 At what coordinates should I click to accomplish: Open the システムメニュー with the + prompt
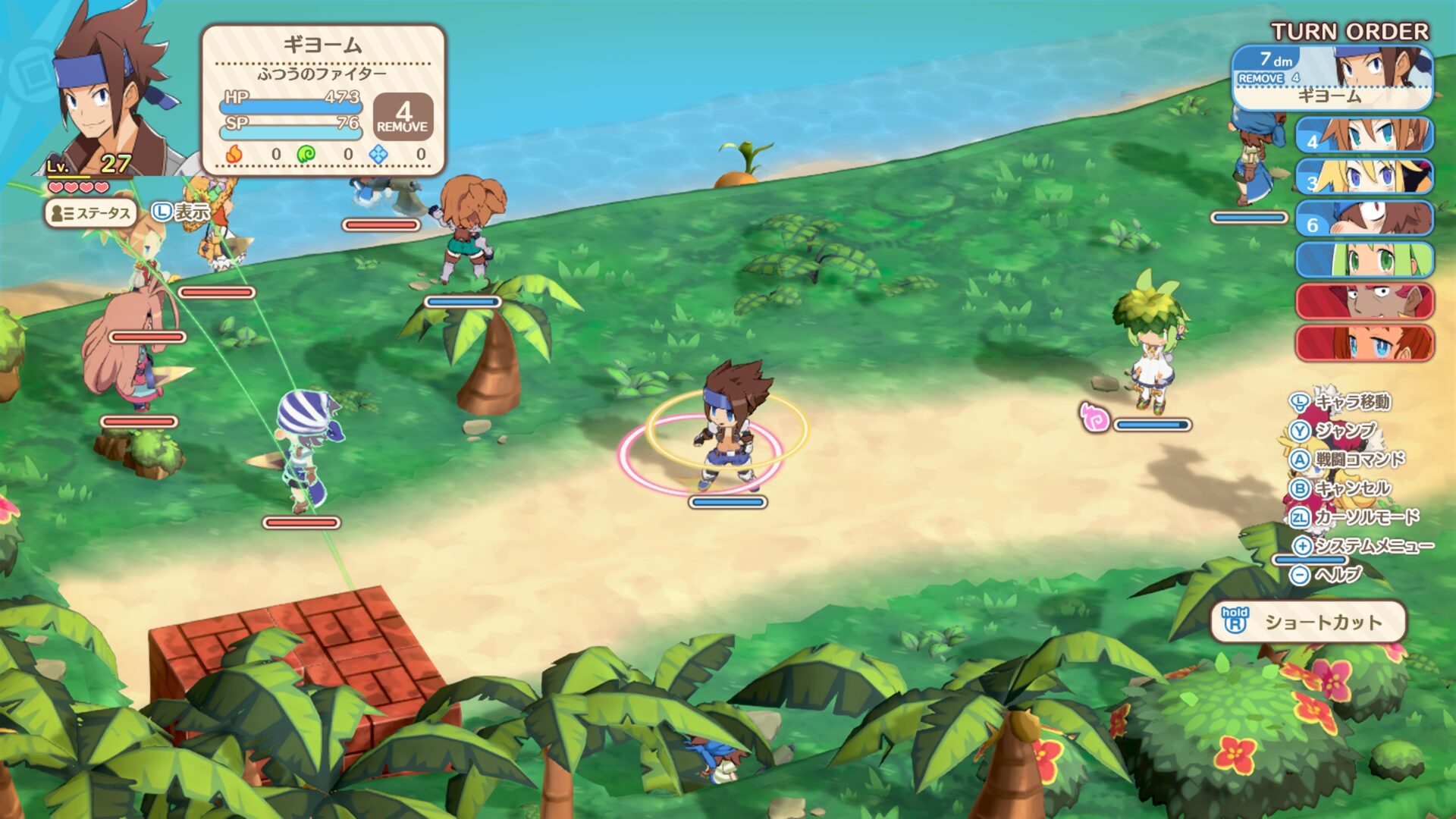click(1301, 545)
